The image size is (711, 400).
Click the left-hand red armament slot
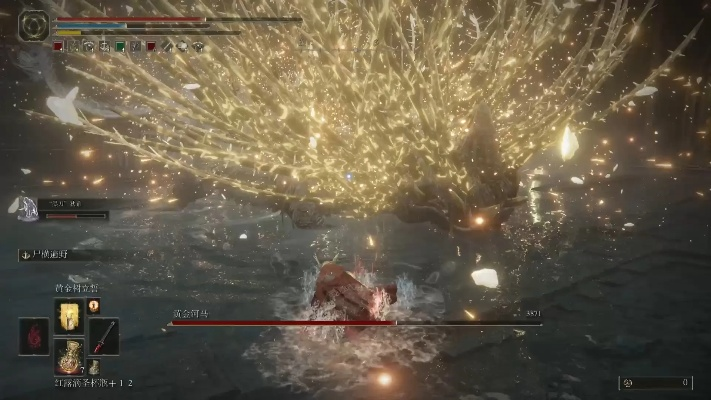(34, 336)
